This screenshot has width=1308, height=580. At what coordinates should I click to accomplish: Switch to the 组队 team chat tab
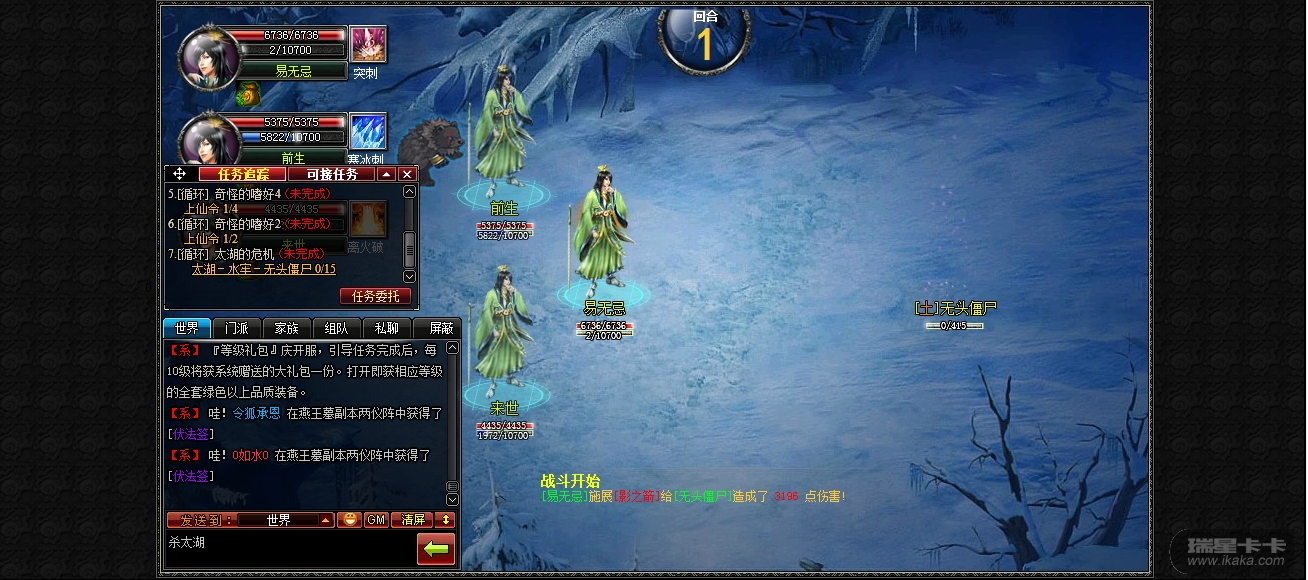click(x=337, y=328)
